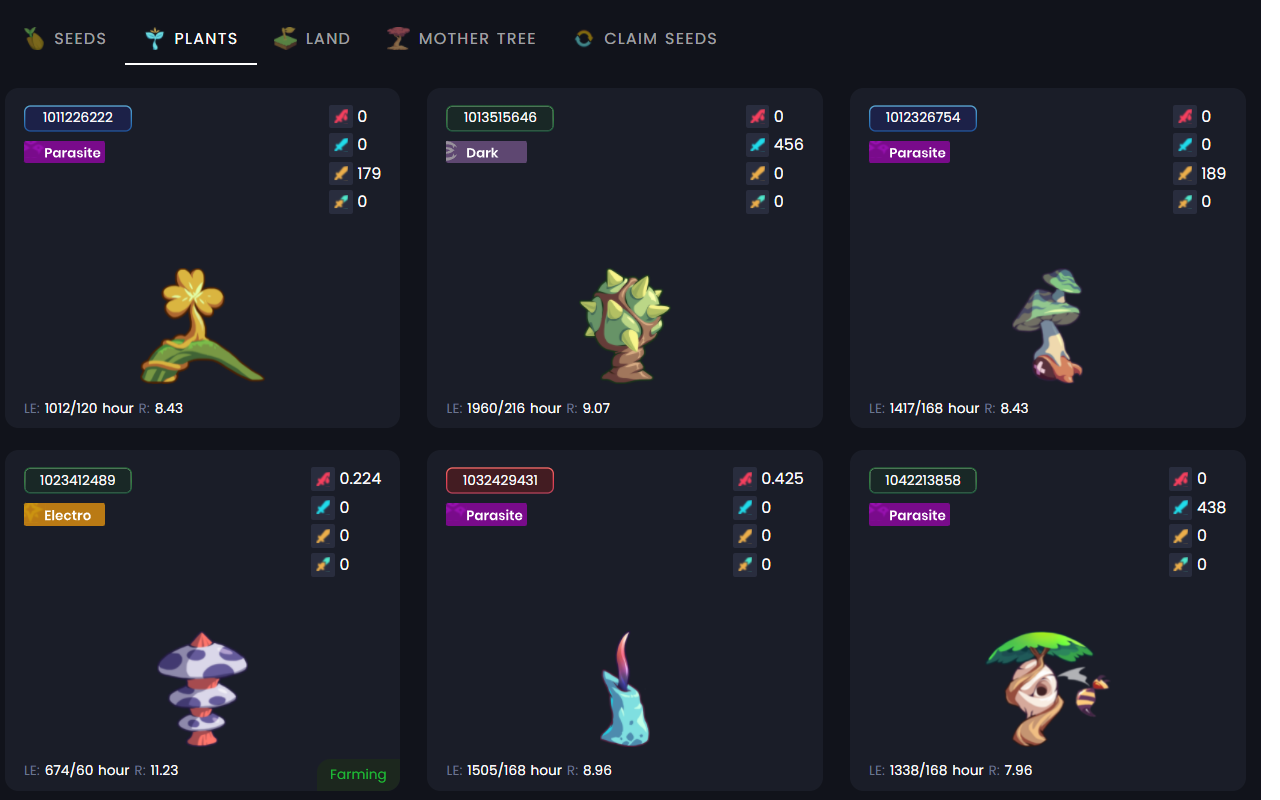This screenshot has width=1280, height=800.
Task: Select plant ID 1023412489 badge
Action: (x=78, y=481)
